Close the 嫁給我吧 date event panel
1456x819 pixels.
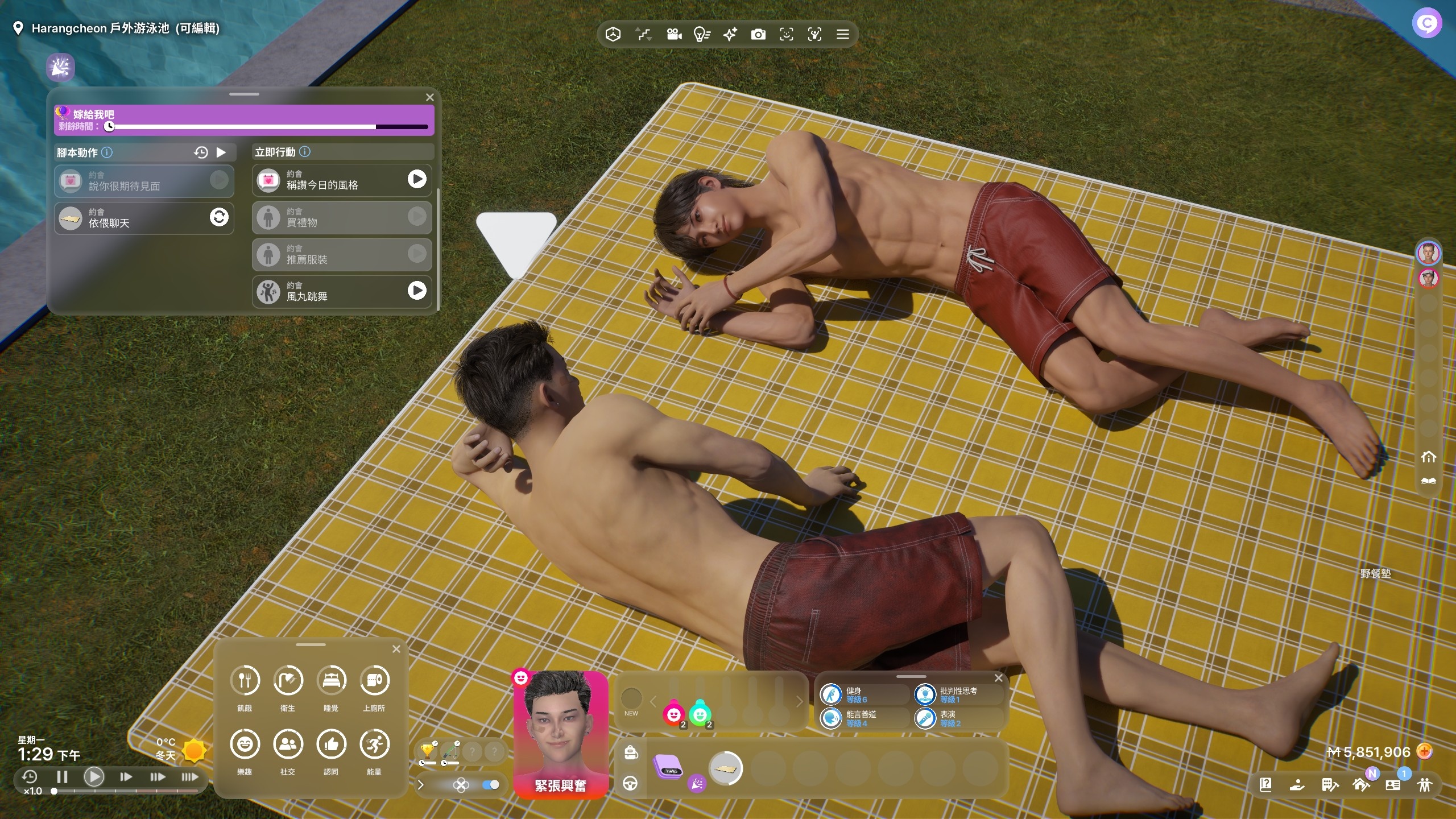coord(430,97)
